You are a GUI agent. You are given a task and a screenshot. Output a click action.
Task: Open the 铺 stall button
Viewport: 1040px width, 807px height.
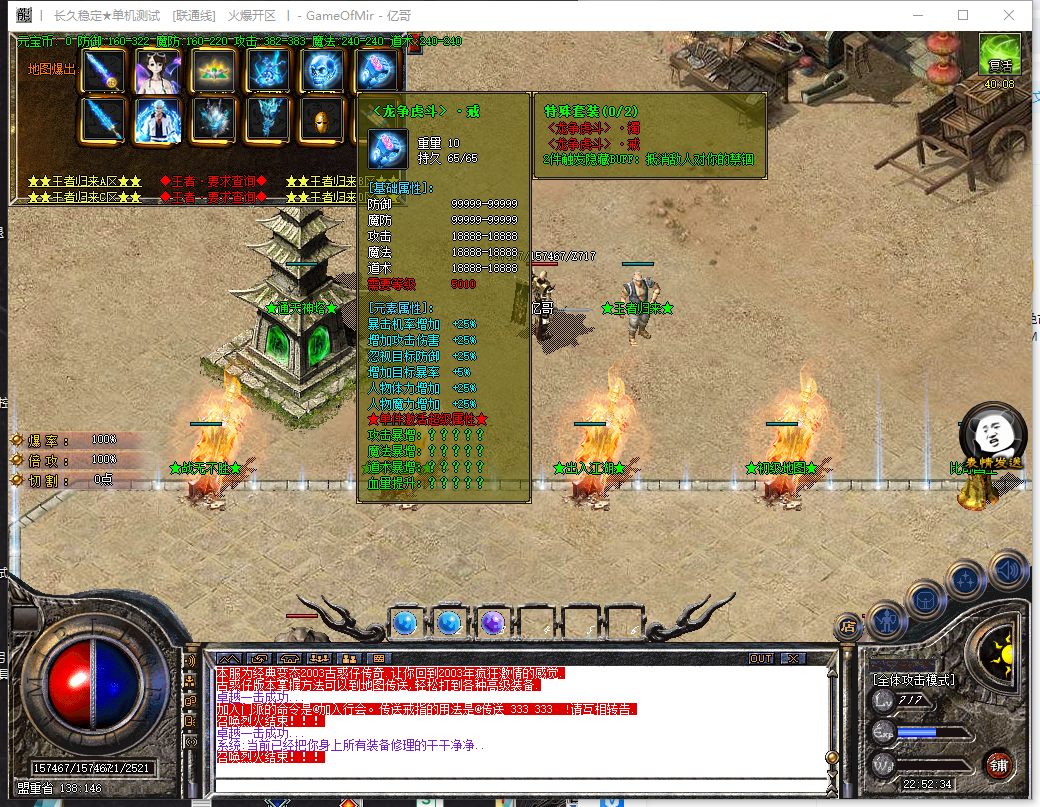pyautogui.click(x=998, y=766)
